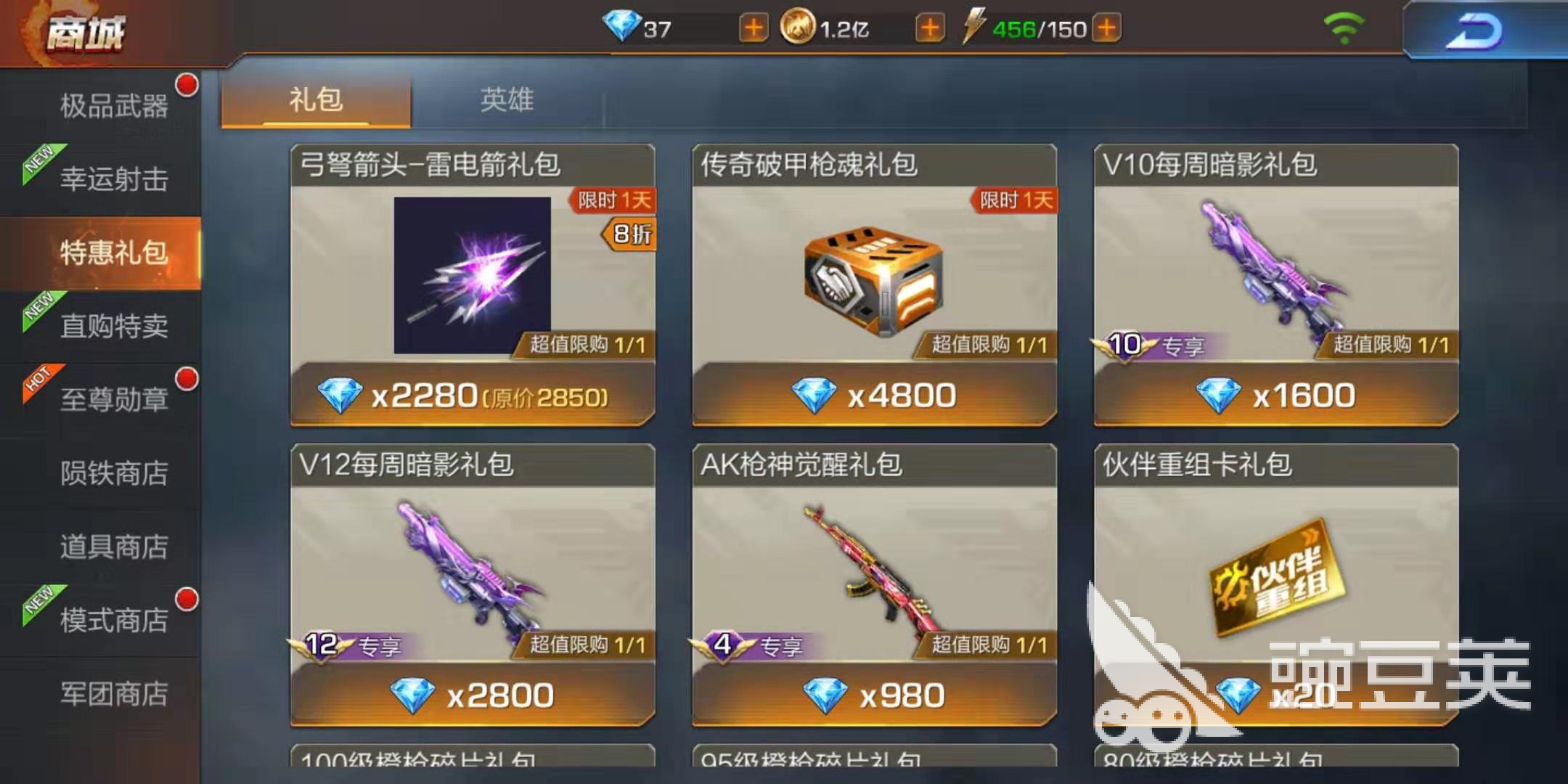Screen dimensions: 1568x784
Task: Tap the 456/150 energy progress bar
Action: 1038,28
